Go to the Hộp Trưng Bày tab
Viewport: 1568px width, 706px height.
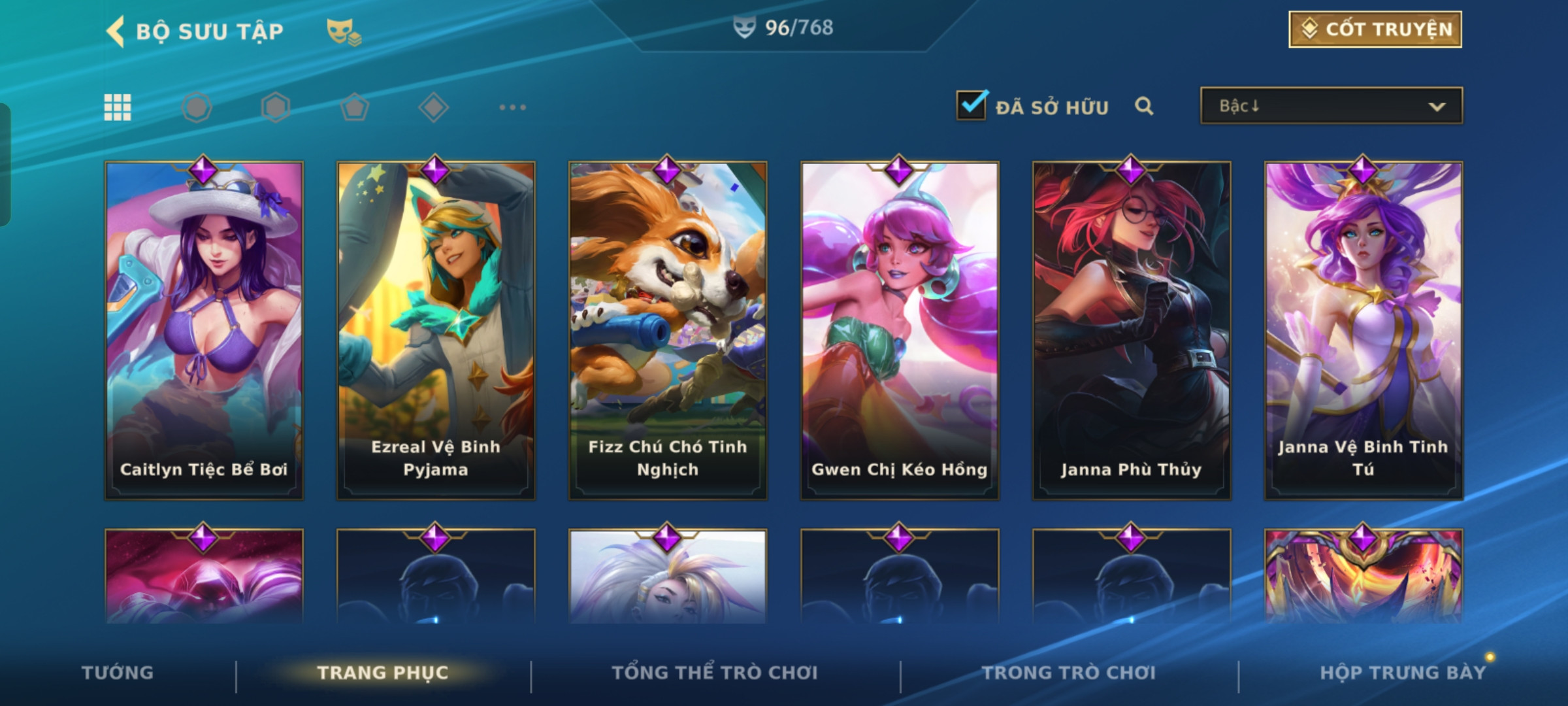coord(1403,673)
